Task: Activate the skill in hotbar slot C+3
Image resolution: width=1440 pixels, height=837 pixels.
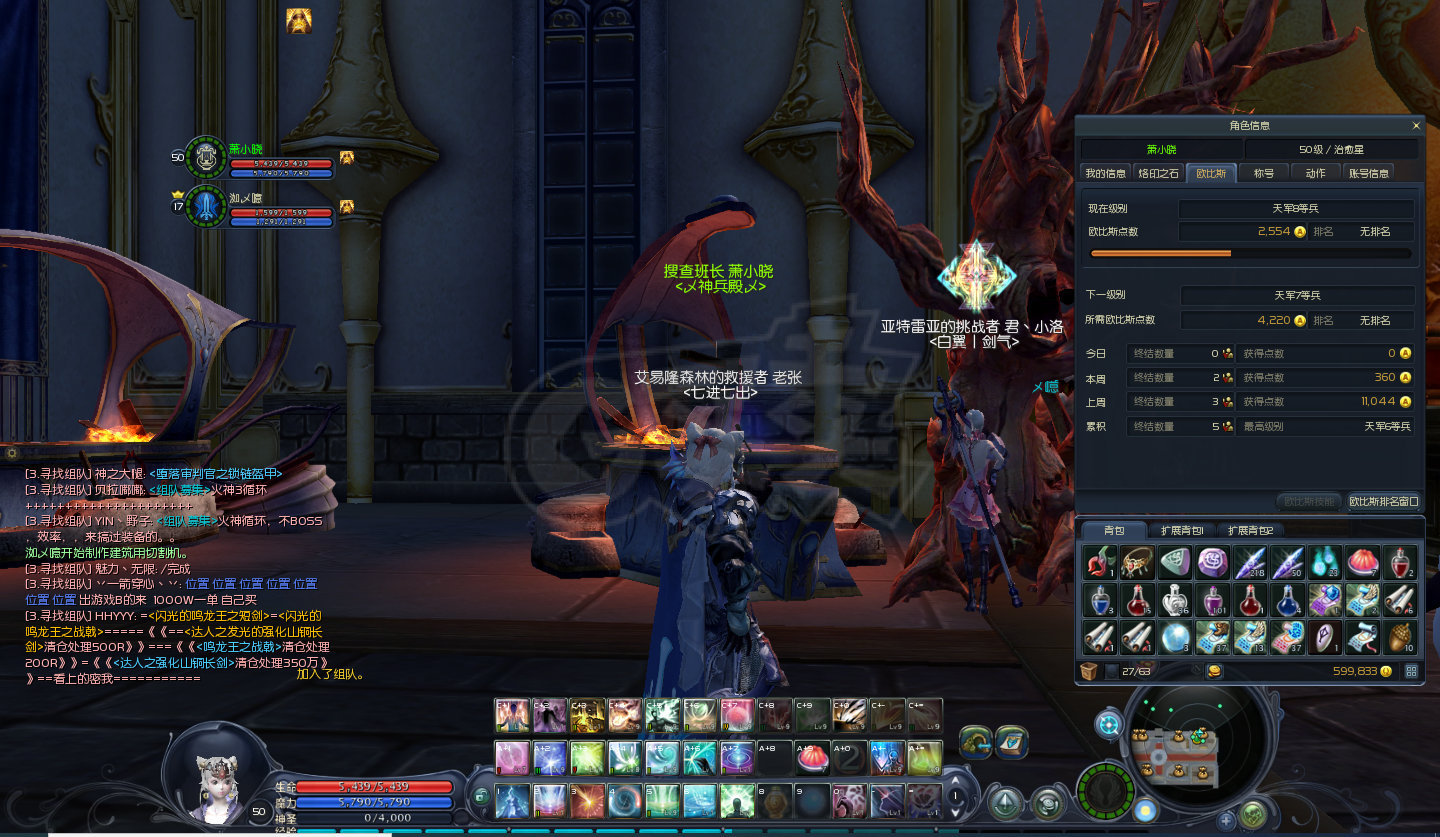Action: click(x=586, y=716)
